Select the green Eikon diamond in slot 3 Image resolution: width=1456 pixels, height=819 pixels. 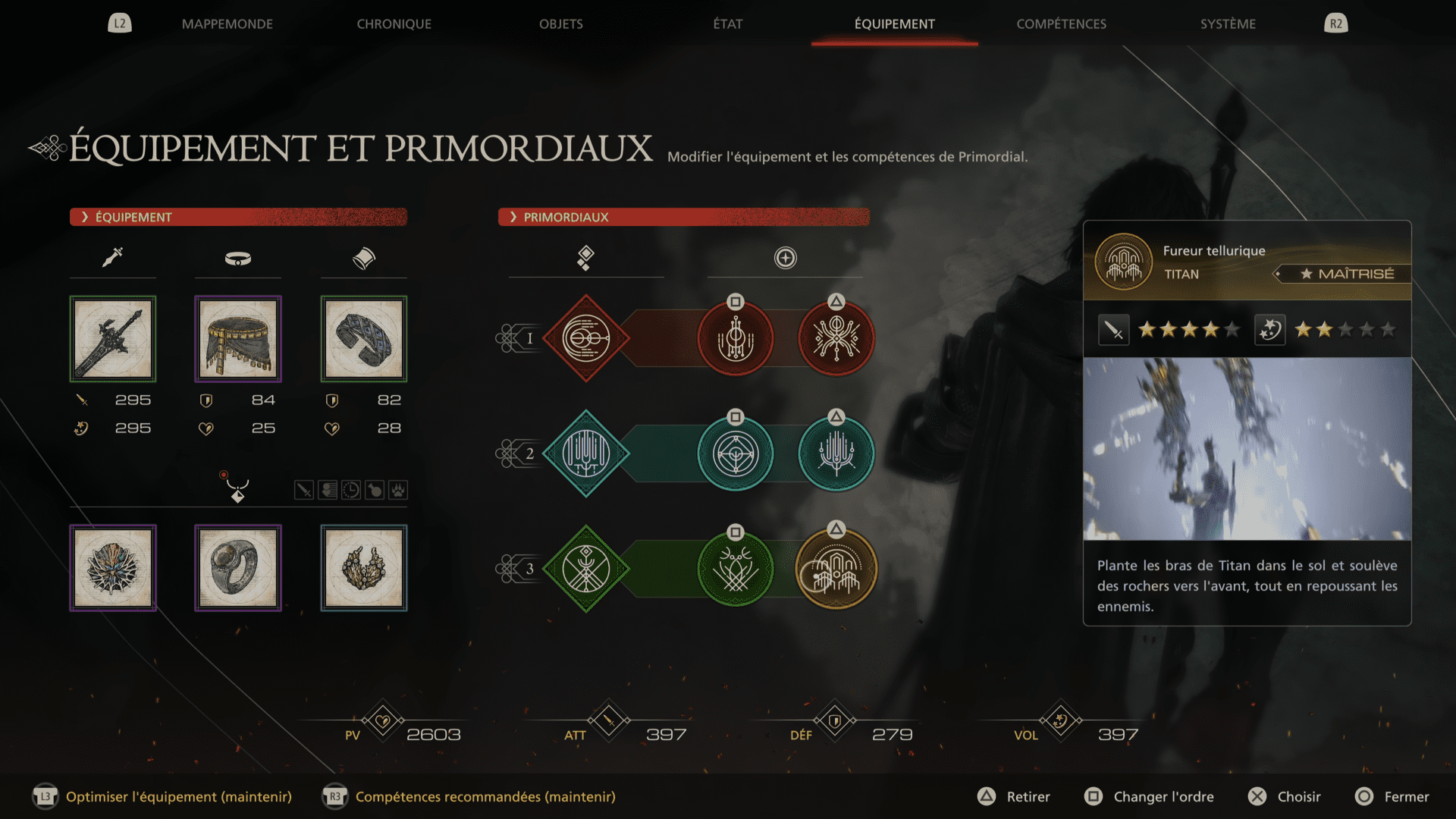(x=586, y=567)
